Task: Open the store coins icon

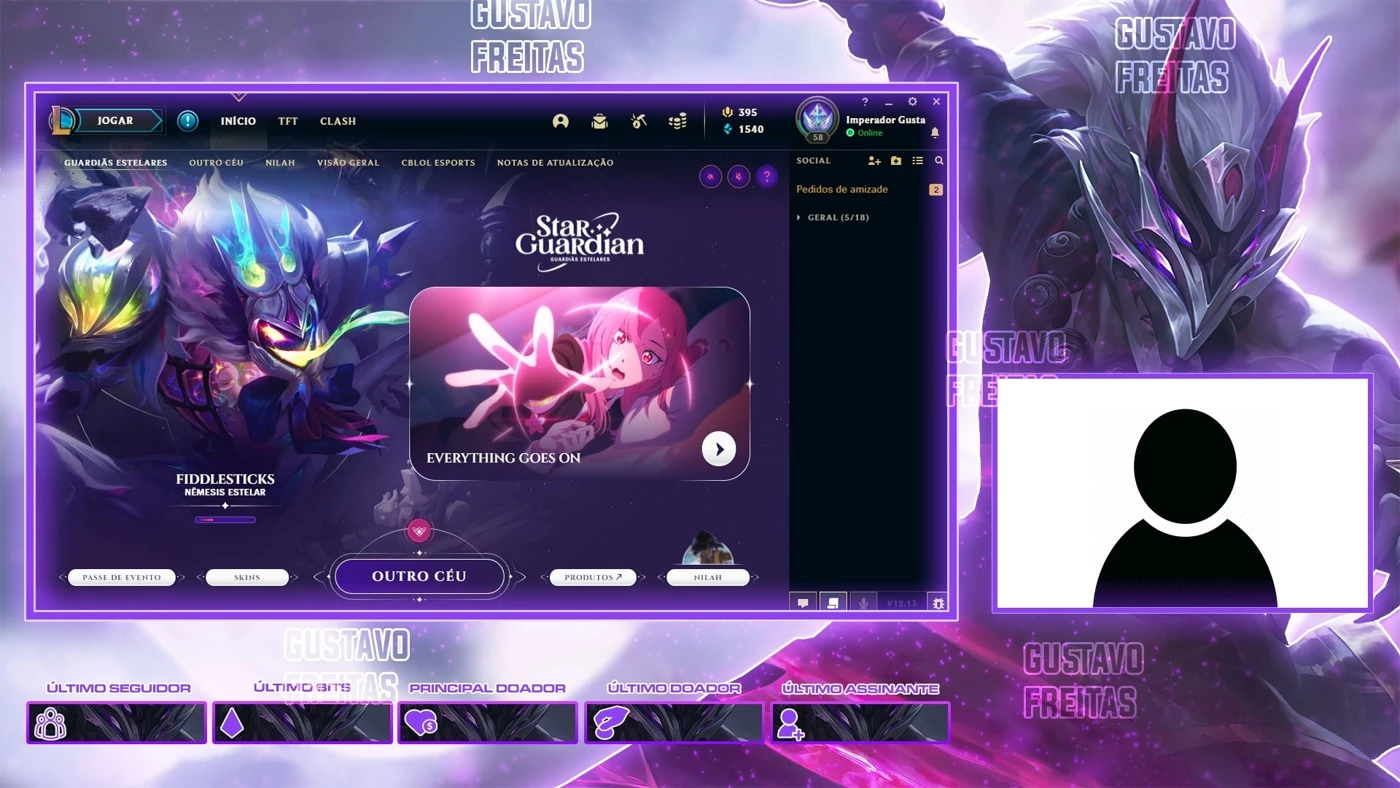Action: click(x=677, y=121)
